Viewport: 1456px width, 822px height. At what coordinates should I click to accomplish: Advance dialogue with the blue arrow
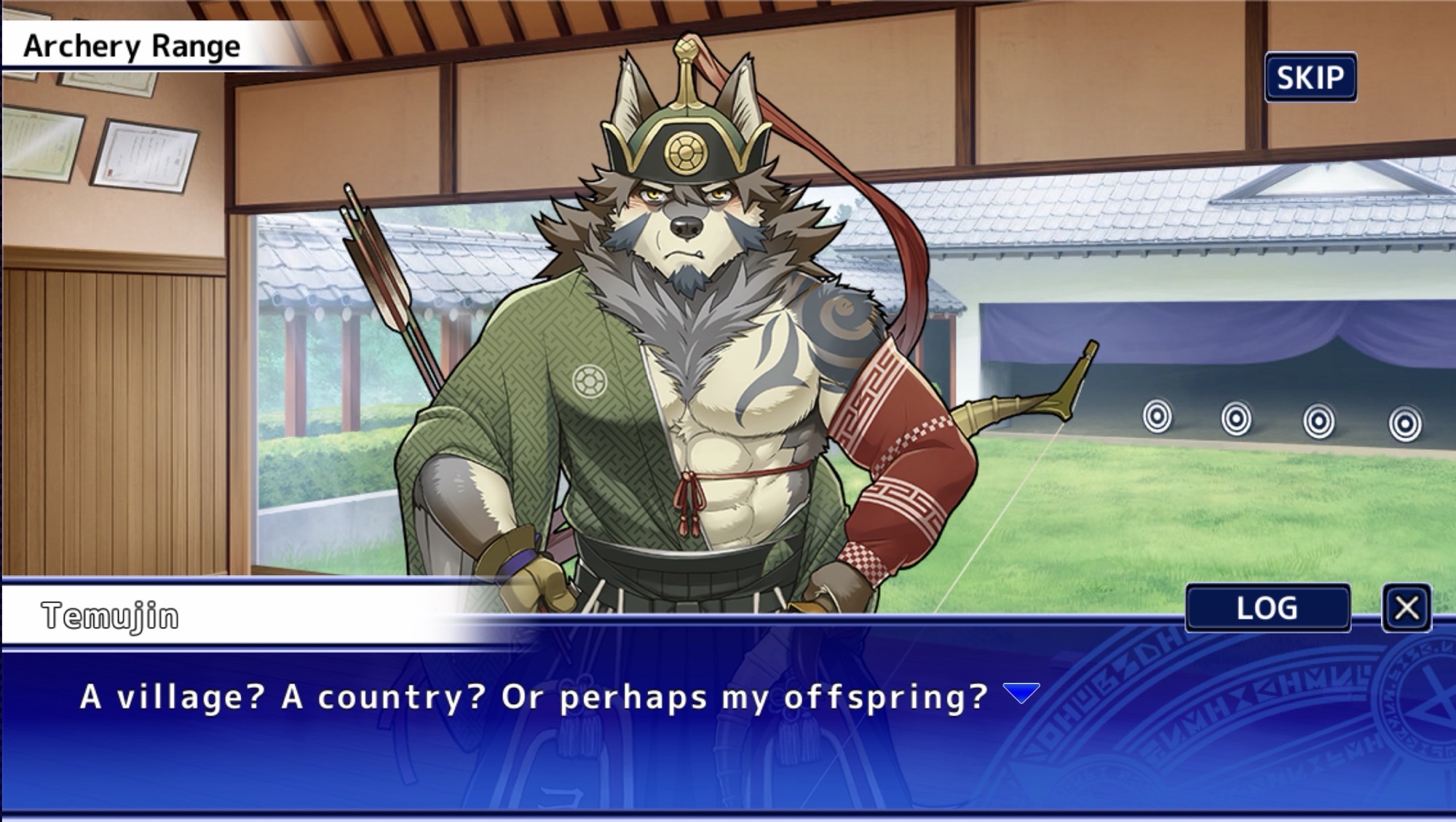pos(1021,693)
